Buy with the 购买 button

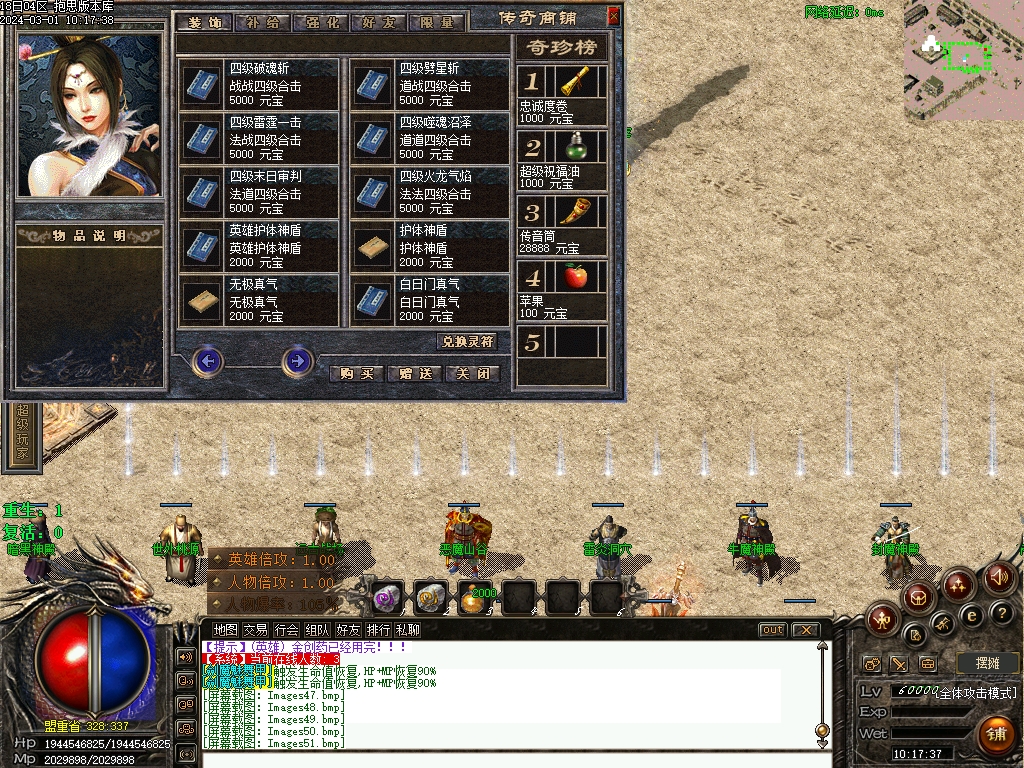coord(355,374)
